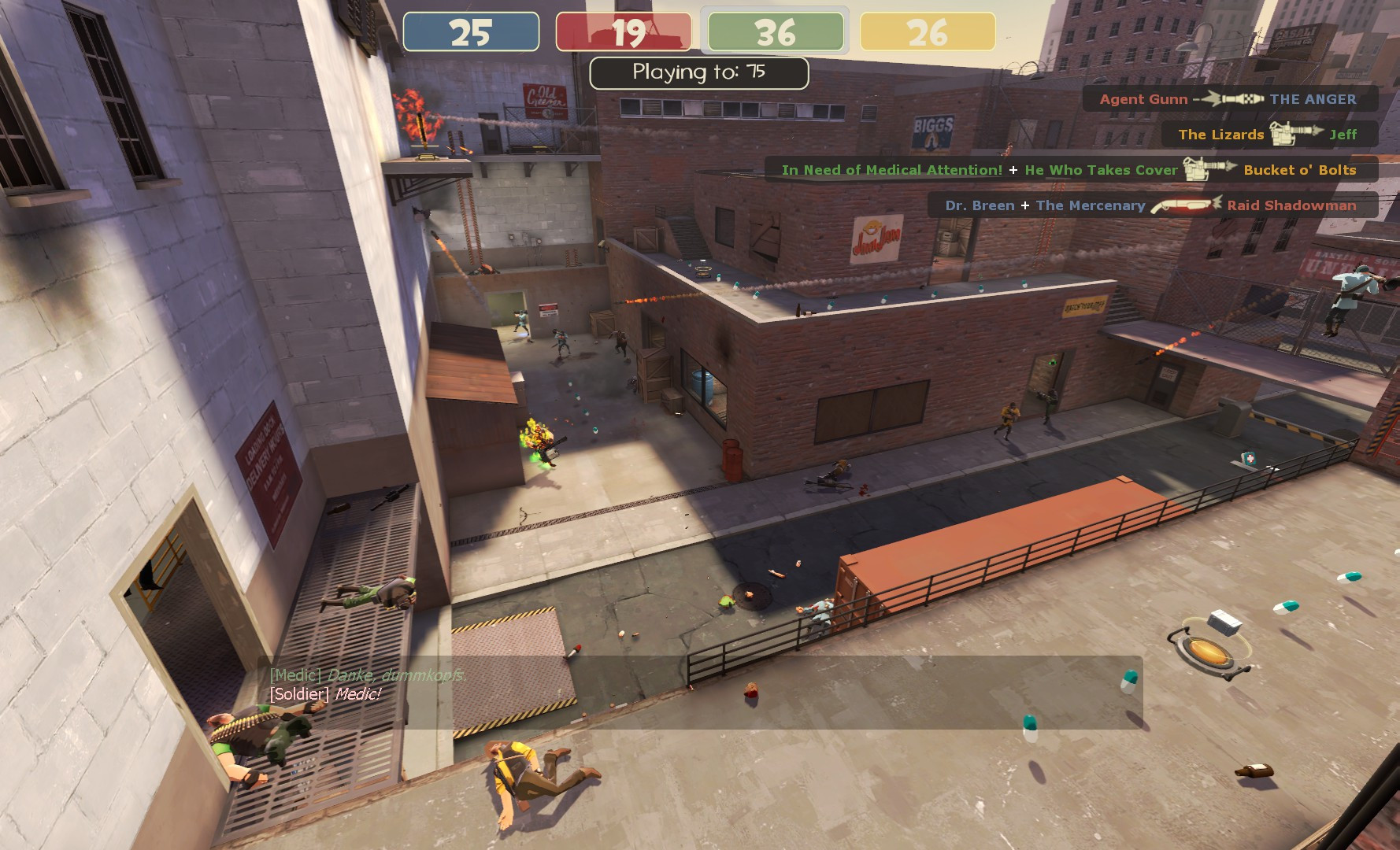Image resolution: width=1400 pixels, height=850 pixels.
Task: Click the [Soldier] Medic! chat message
Action: pyautogui.click(x=324, y=694)
